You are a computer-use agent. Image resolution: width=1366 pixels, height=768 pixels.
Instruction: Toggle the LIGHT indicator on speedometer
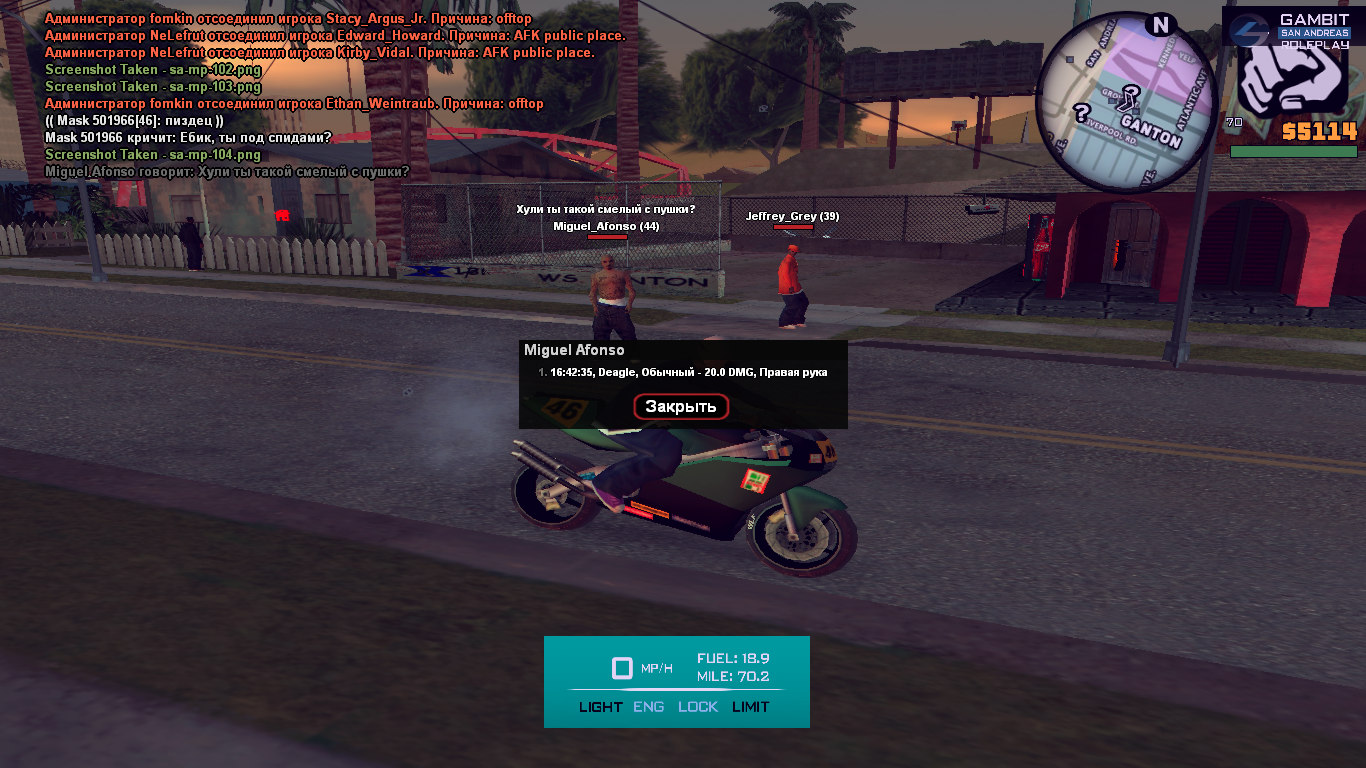[600, 707]
